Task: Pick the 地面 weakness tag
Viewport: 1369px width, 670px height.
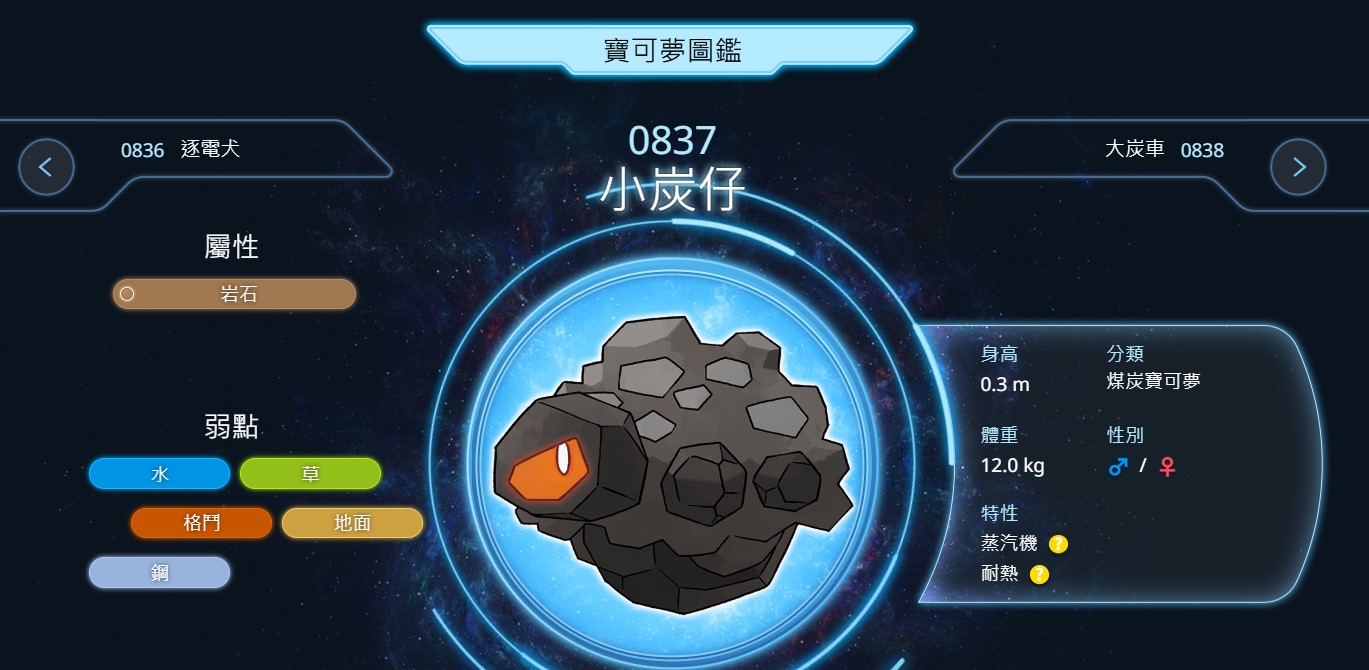Action: click(x=352, y=523)
